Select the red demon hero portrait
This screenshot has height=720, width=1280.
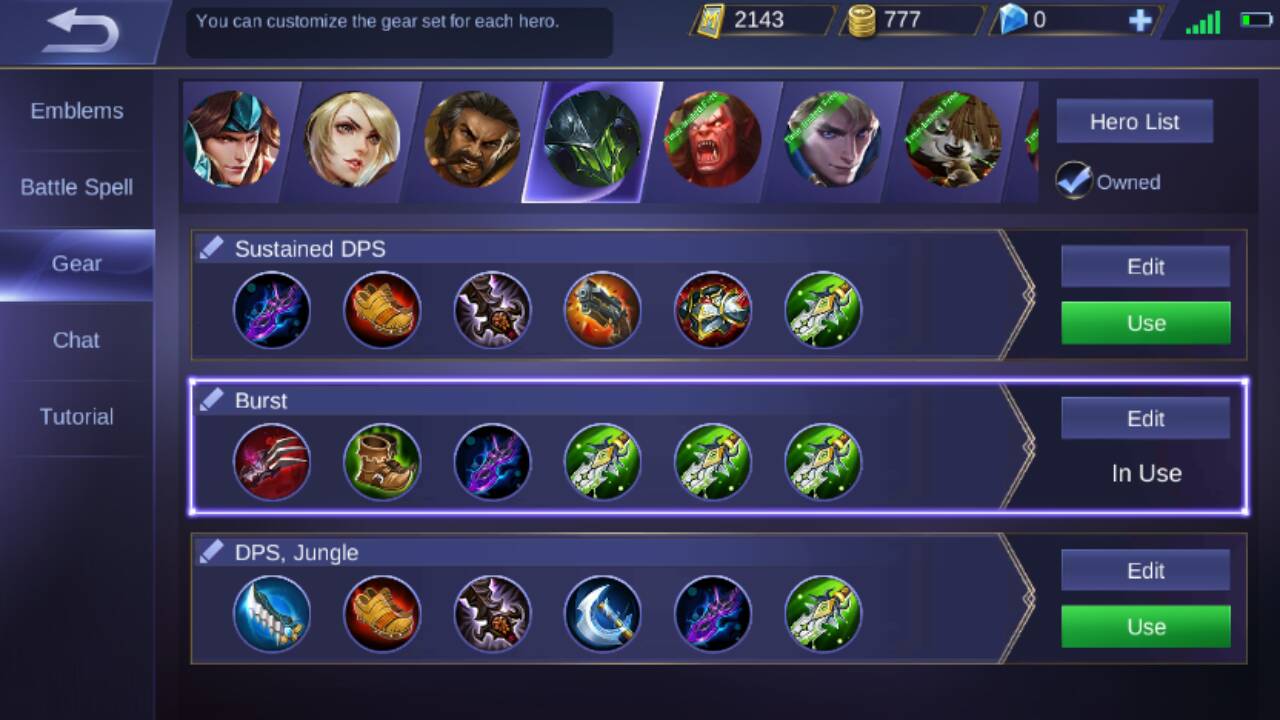coord(712,140)
